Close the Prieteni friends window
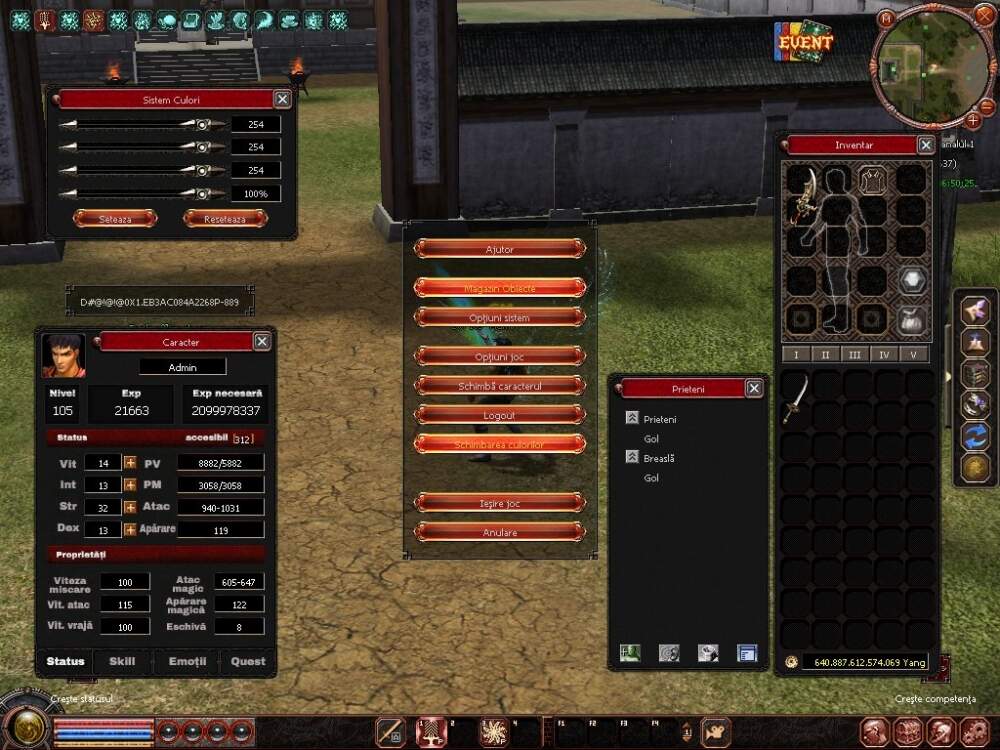Screen dimensions: 1000x750 pyautogui.click(x=754, y=388)
